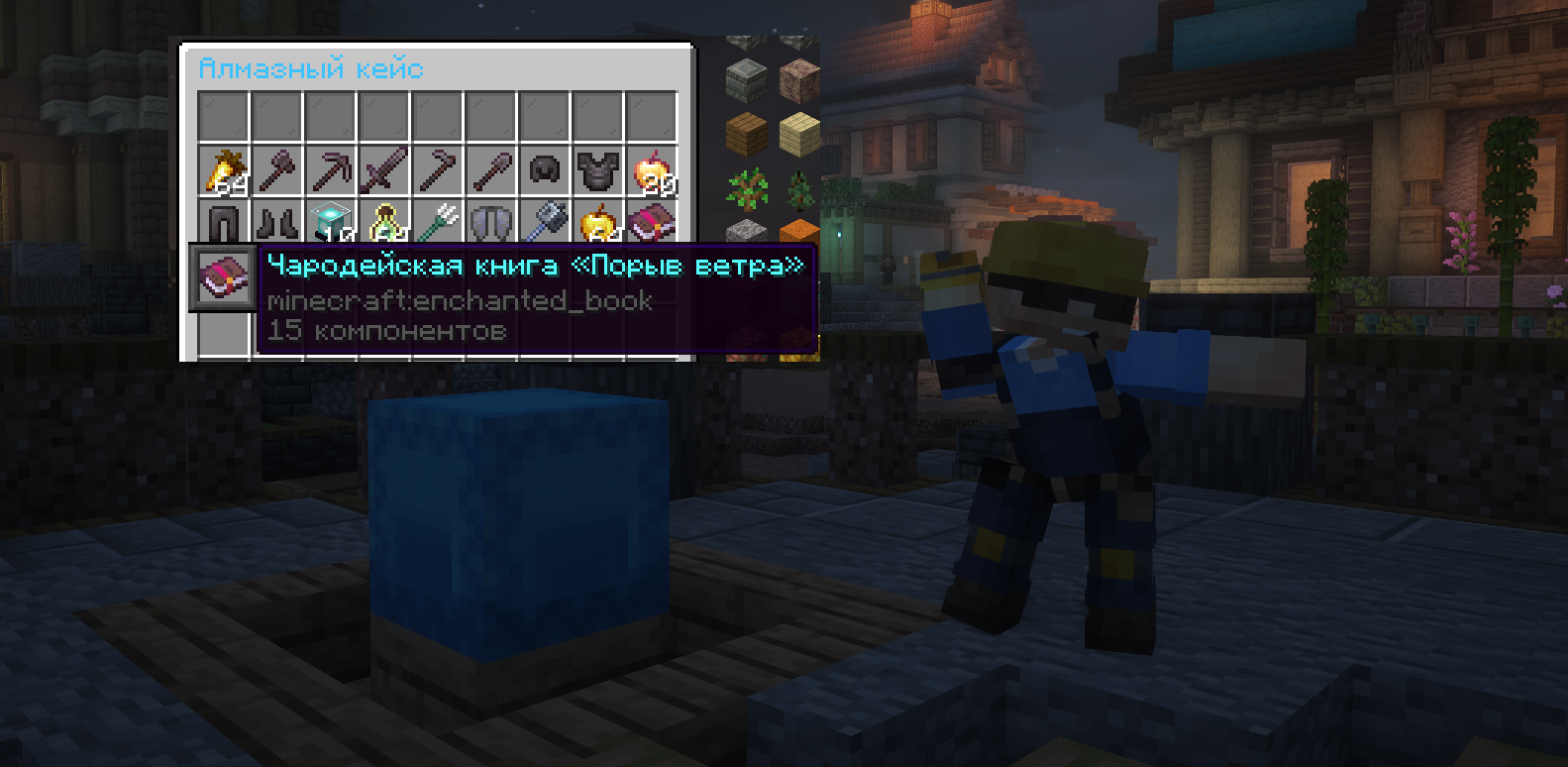Select oak planks in the item list
The height and width of the screenshot is (767, 1568).
747,134
